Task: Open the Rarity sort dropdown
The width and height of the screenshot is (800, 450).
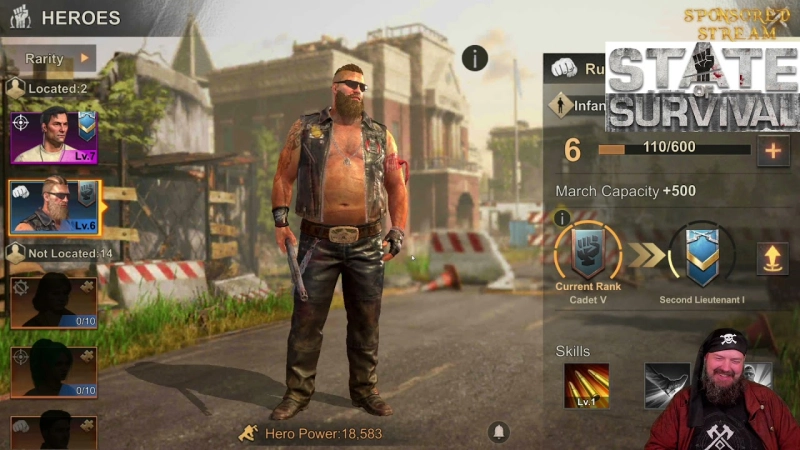Action: coord(57,59)
